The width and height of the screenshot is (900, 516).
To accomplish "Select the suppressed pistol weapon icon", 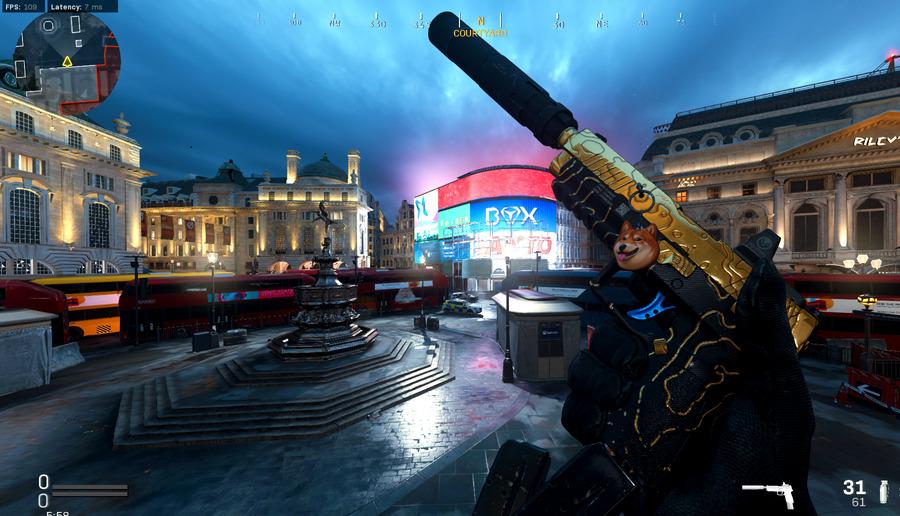I will pyautogui.click(x=767, y=493).
